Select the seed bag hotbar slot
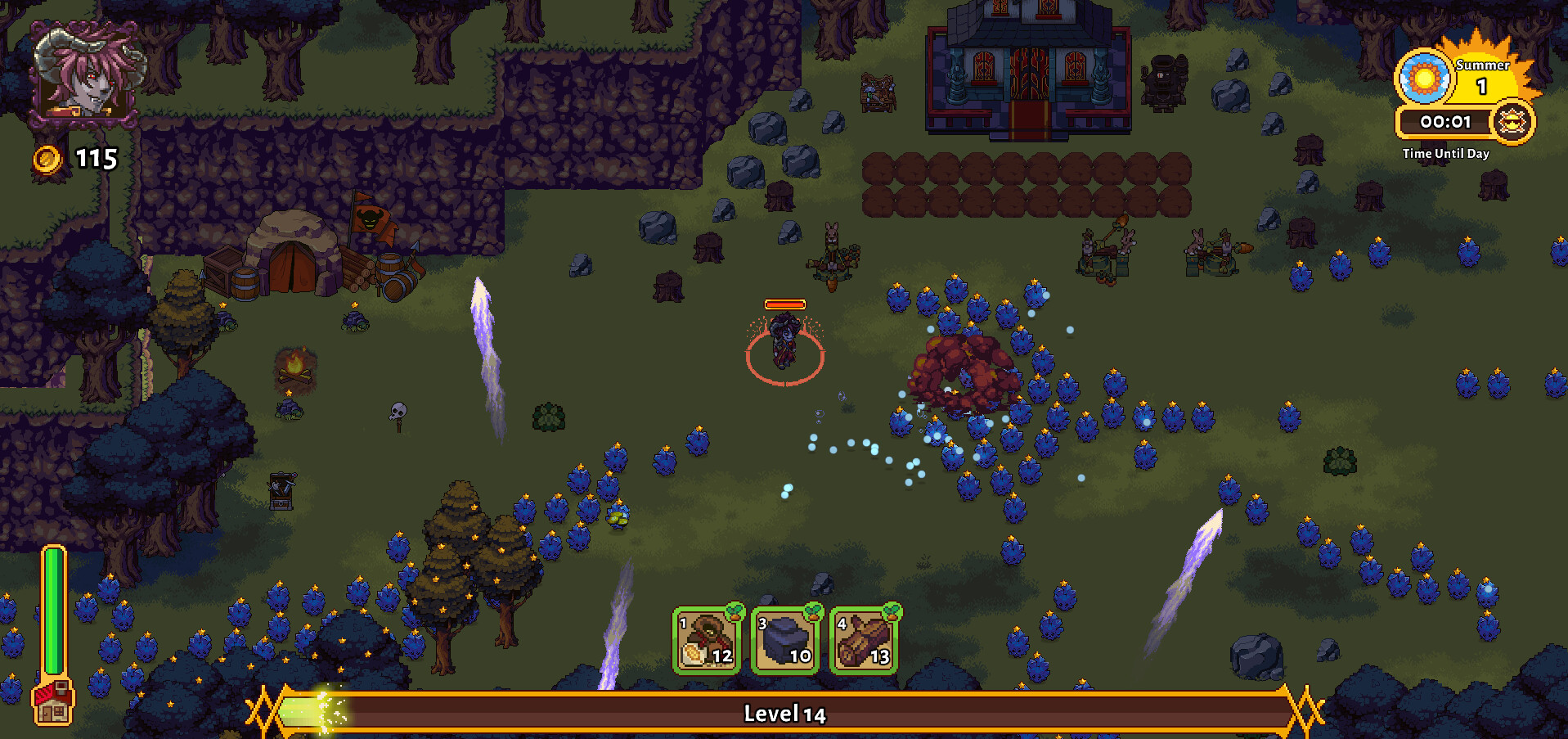 click(x=706, y=640)
